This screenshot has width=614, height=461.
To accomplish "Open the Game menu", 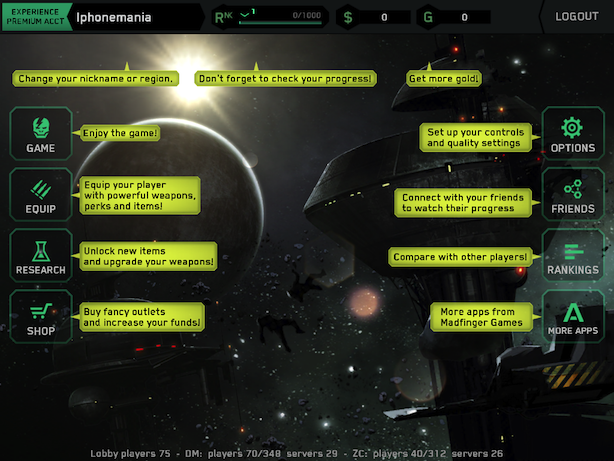I will point(41,134).
